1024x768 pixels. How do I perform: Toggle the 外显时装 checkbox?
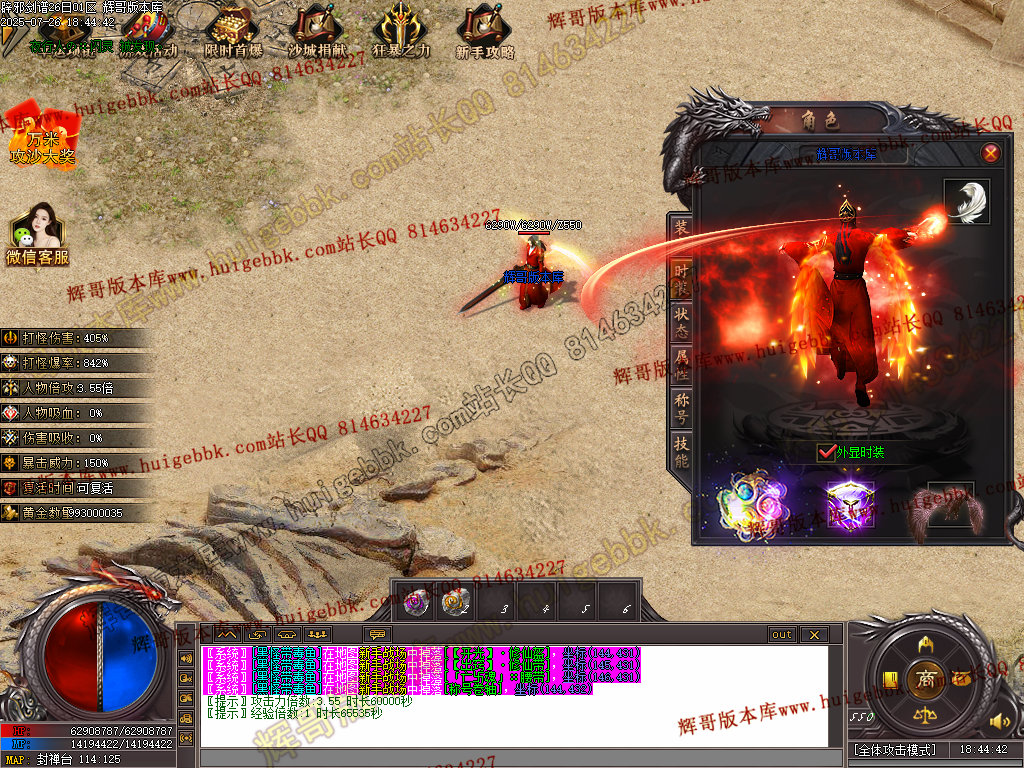pyautogui.click(x=826, y=452)
